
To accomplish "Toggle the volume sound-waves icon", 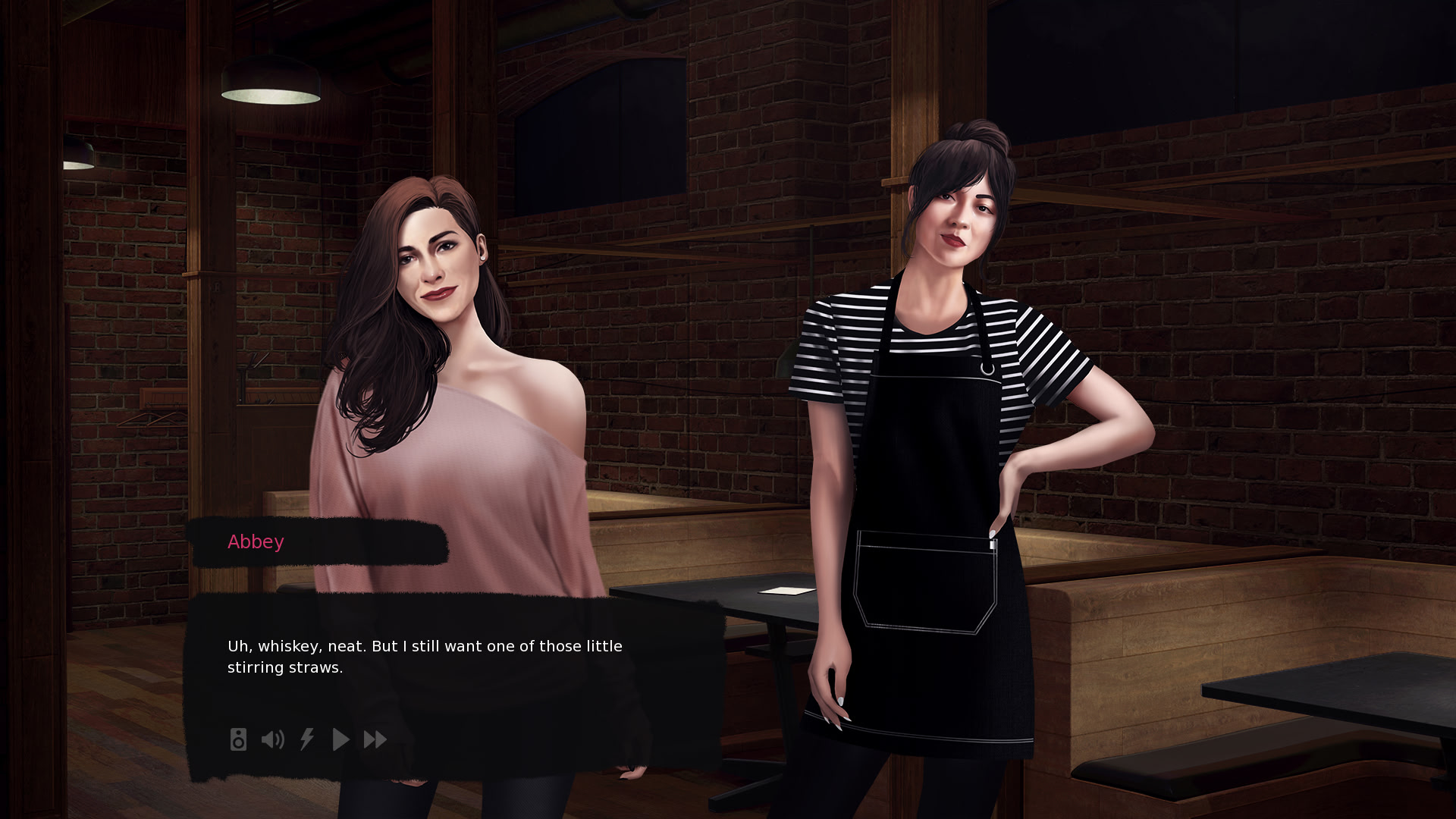I will 272,739.
